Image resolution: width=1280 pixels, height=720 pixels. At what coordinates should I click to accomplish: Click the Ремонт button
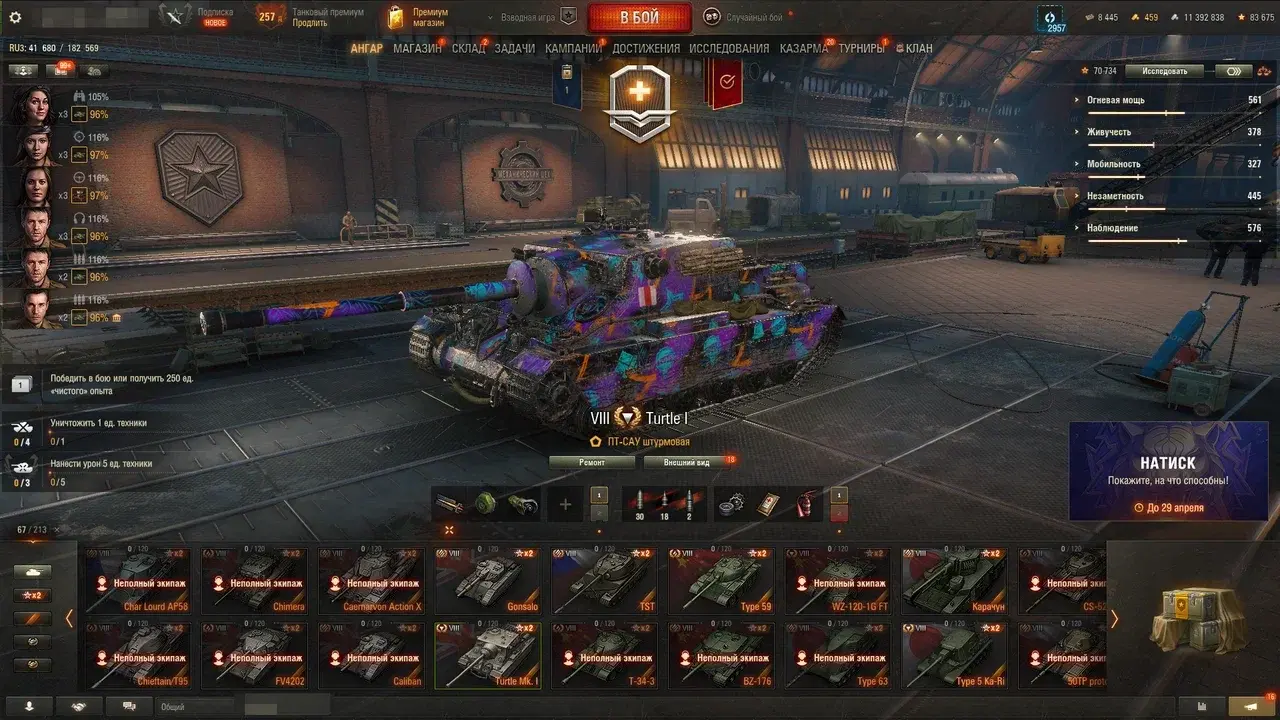coord(592,463)
